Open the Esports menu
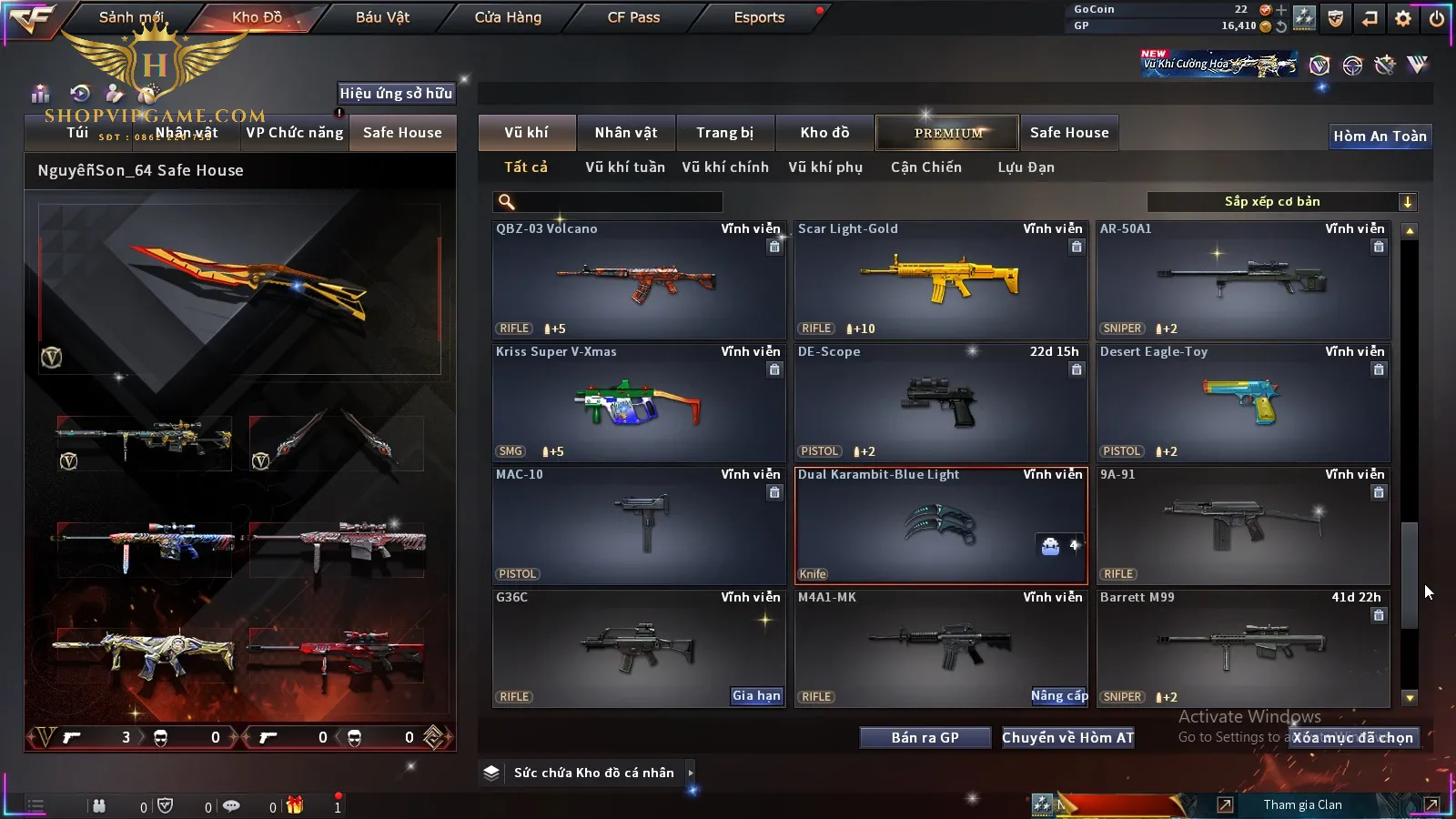The height and width of the screenshot is (819, 1456). pos(759,17)
